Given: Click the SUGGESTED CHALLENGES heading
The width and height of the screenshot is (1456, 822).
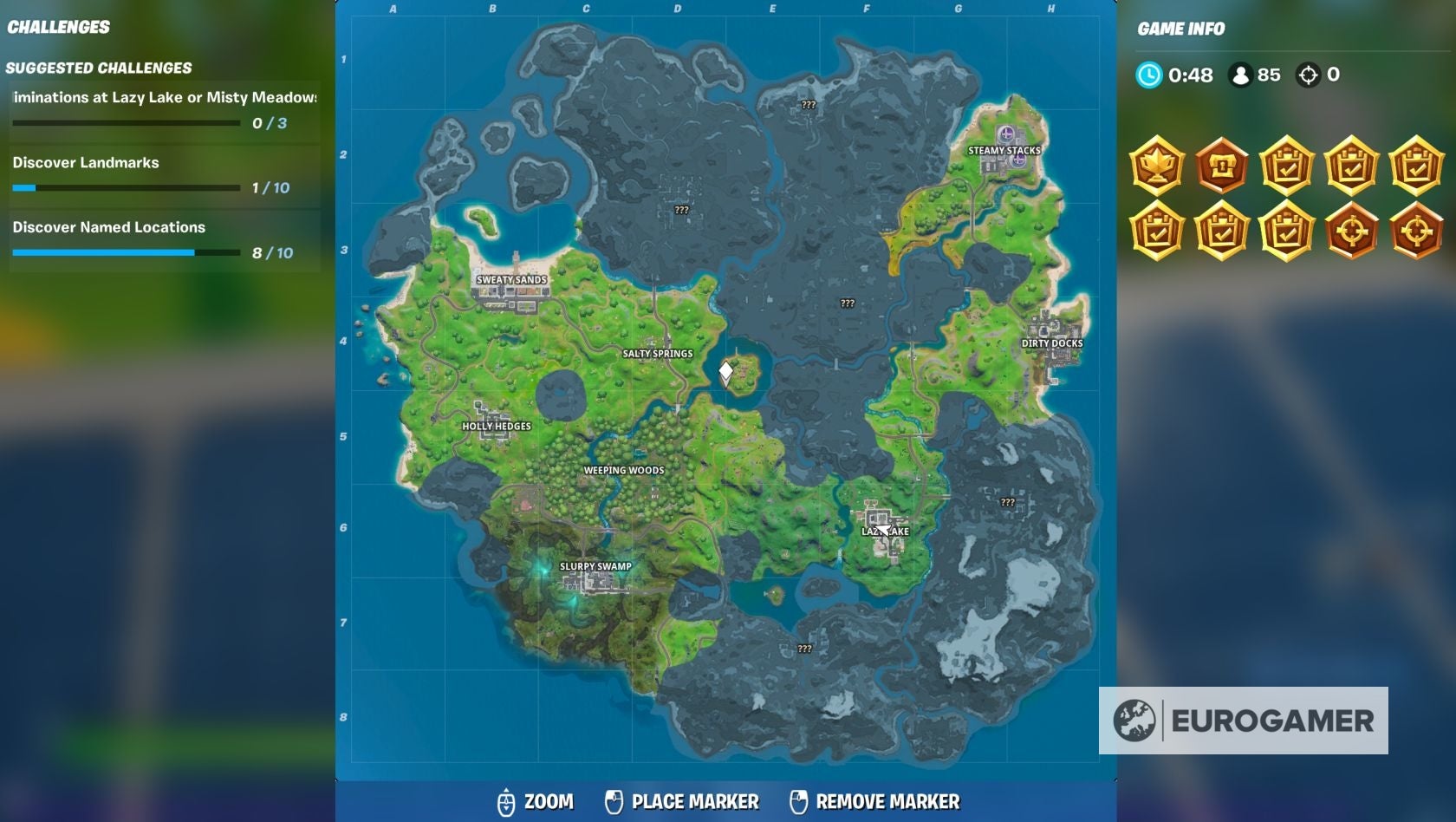Looking at the screenshot, I should click(x=100, y=66).
